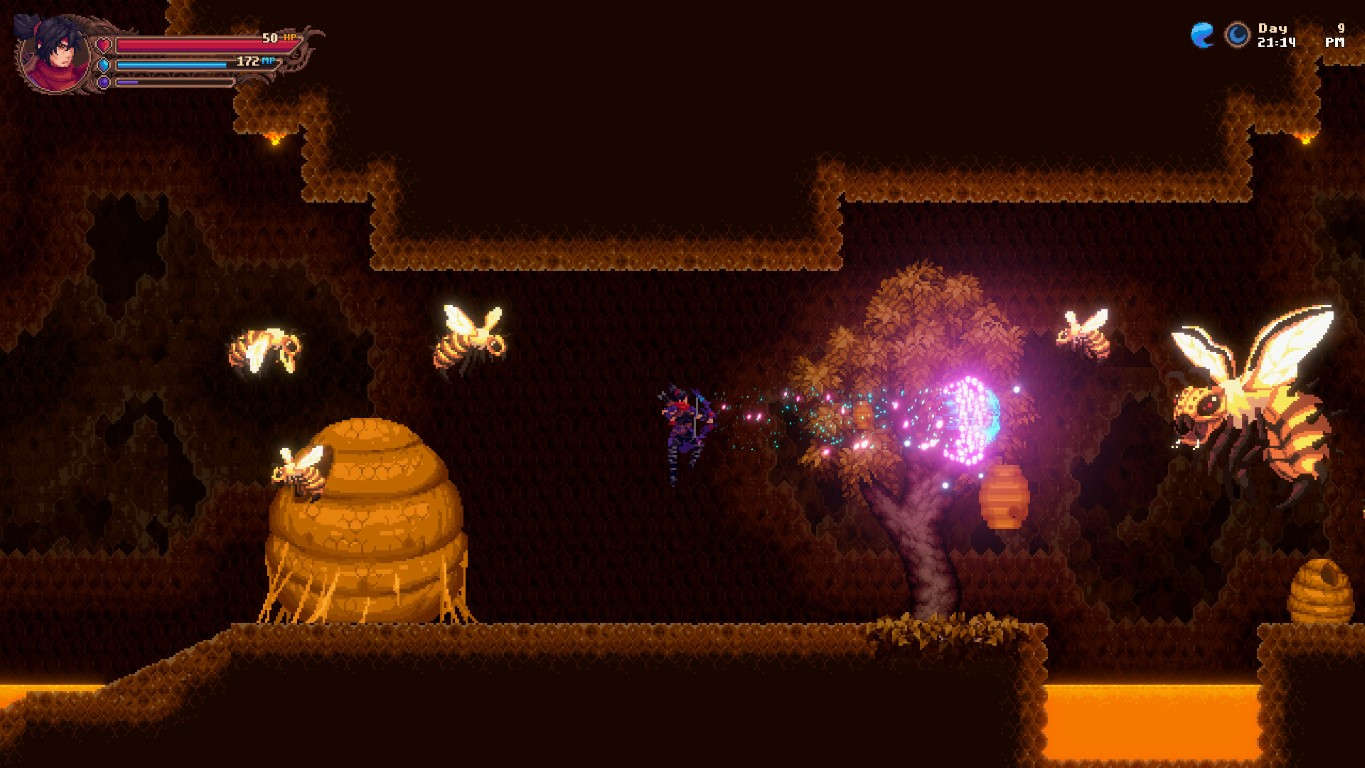Click the hanging honey pot on the tree
Image resolution: width=1365 pixels, height=768 pixels.
pyautogui.click(x=1005, y=495)
